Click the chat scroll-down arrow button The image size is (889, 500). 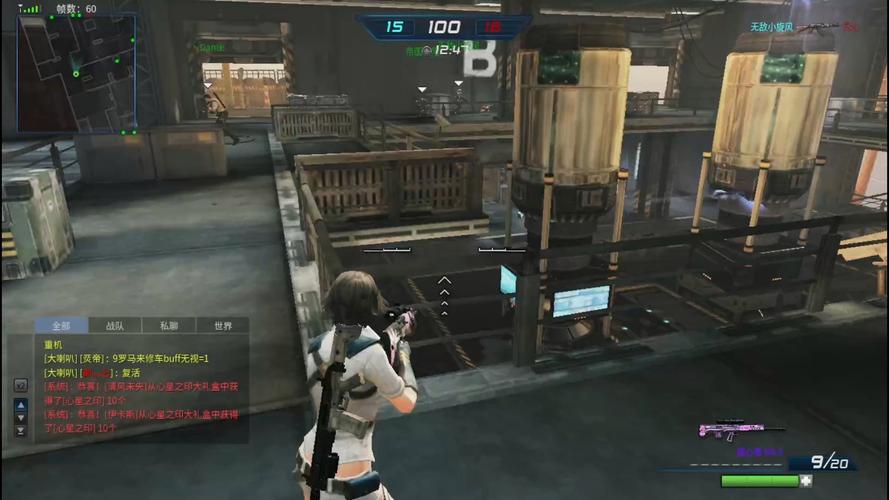20,418
